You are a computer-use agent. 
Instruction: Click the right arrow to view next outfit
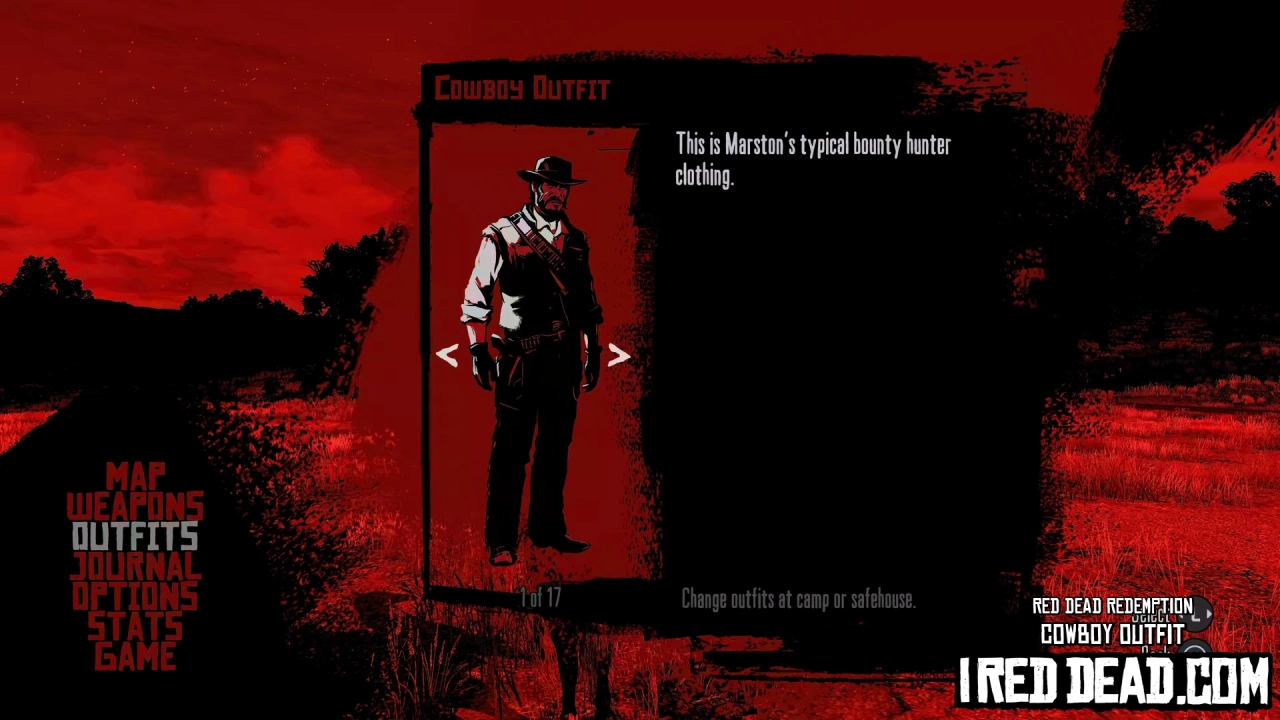pos(617,356)
